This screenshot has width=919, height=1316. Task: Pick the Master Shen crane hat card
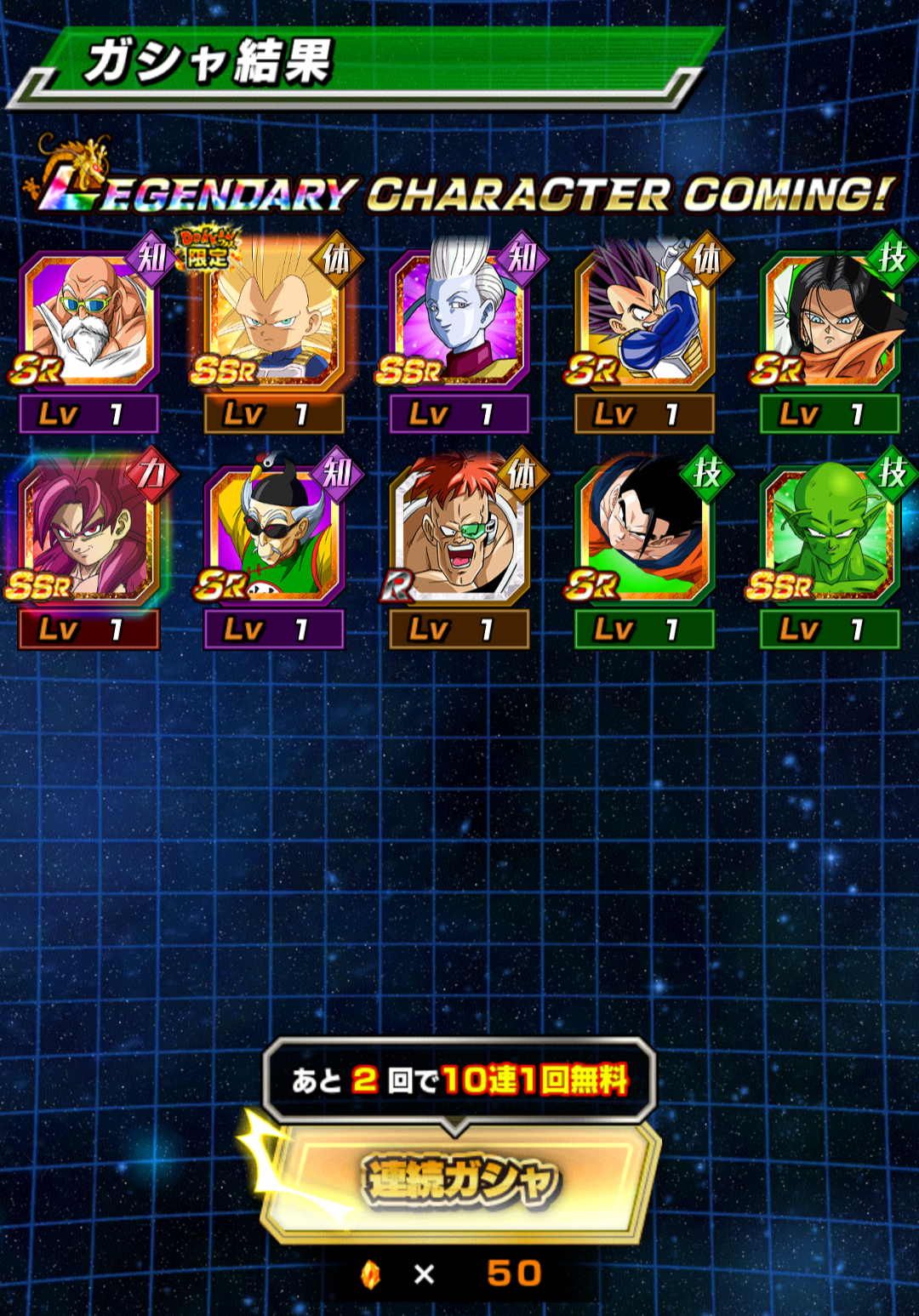(273, 534)
